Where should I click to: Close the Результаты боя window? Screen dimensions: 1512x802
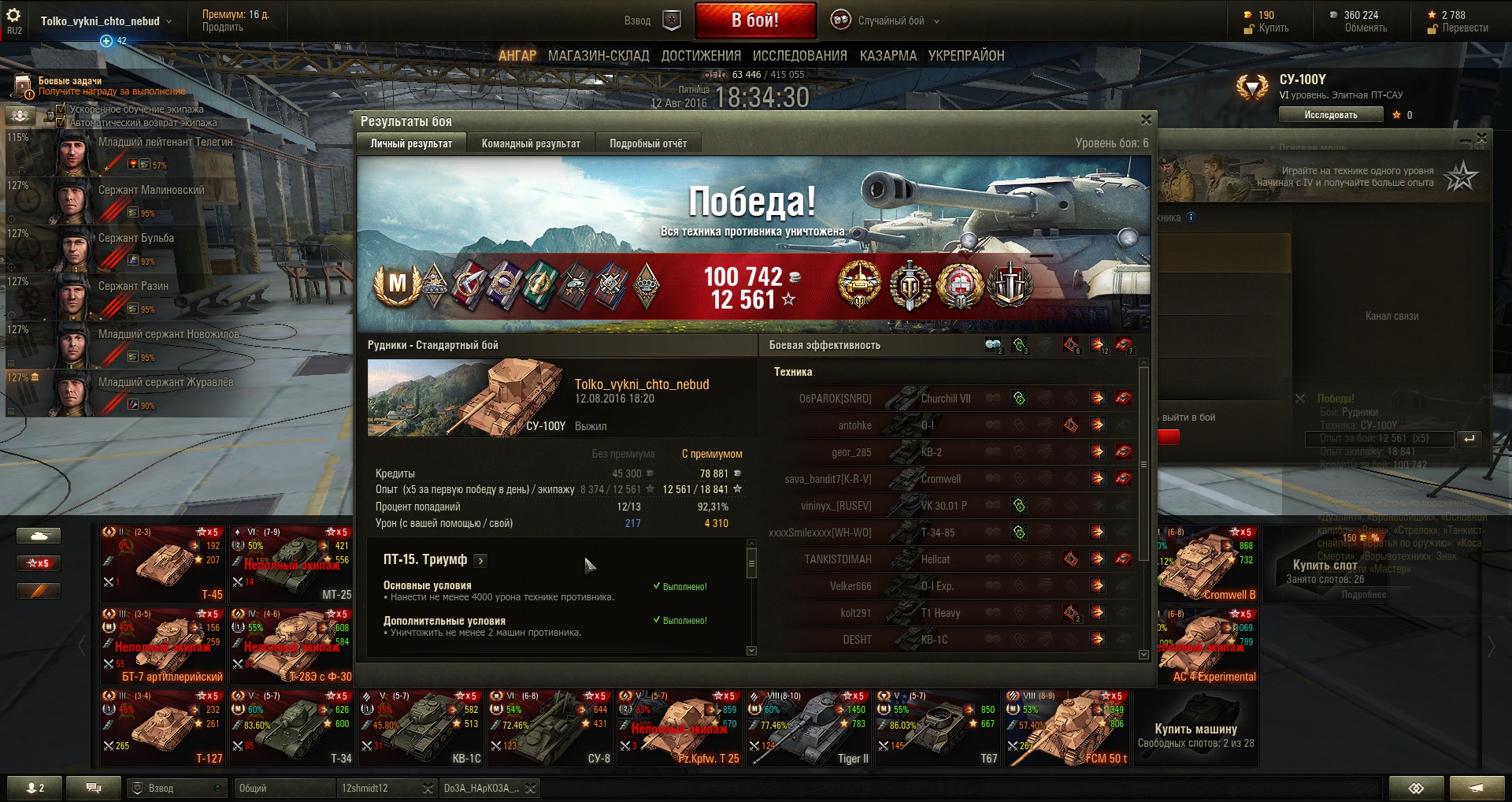1146,120
